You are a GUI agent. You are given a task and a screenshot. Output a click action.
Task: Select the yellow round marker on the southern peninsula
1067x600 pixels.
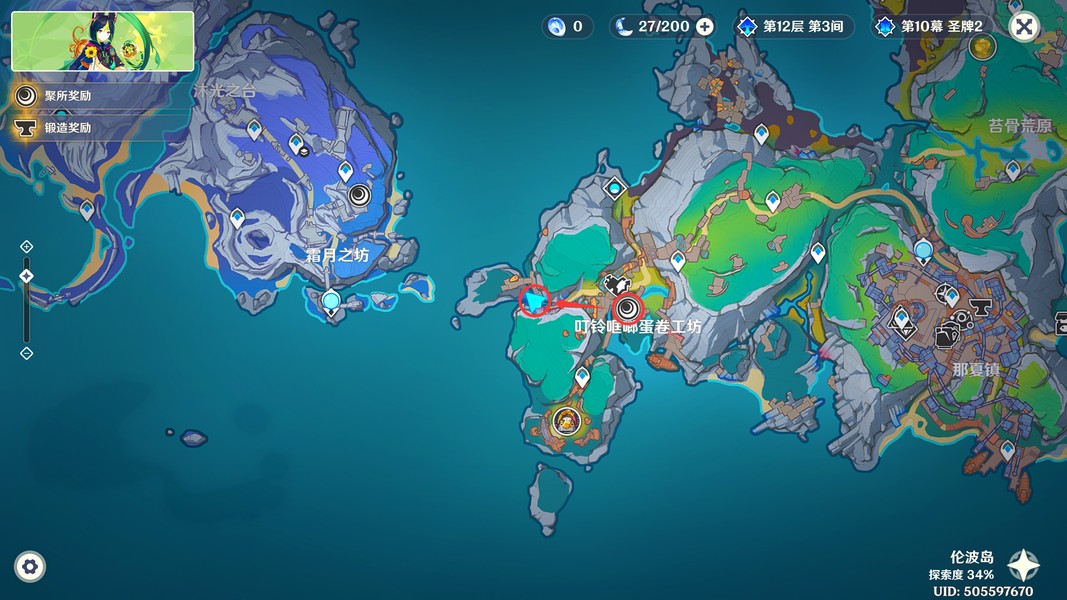[567, 421]
